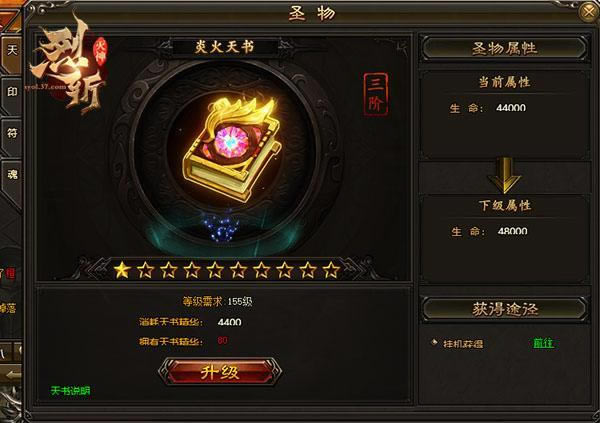Open the green 天书说明 help link

tap(69, 391)
